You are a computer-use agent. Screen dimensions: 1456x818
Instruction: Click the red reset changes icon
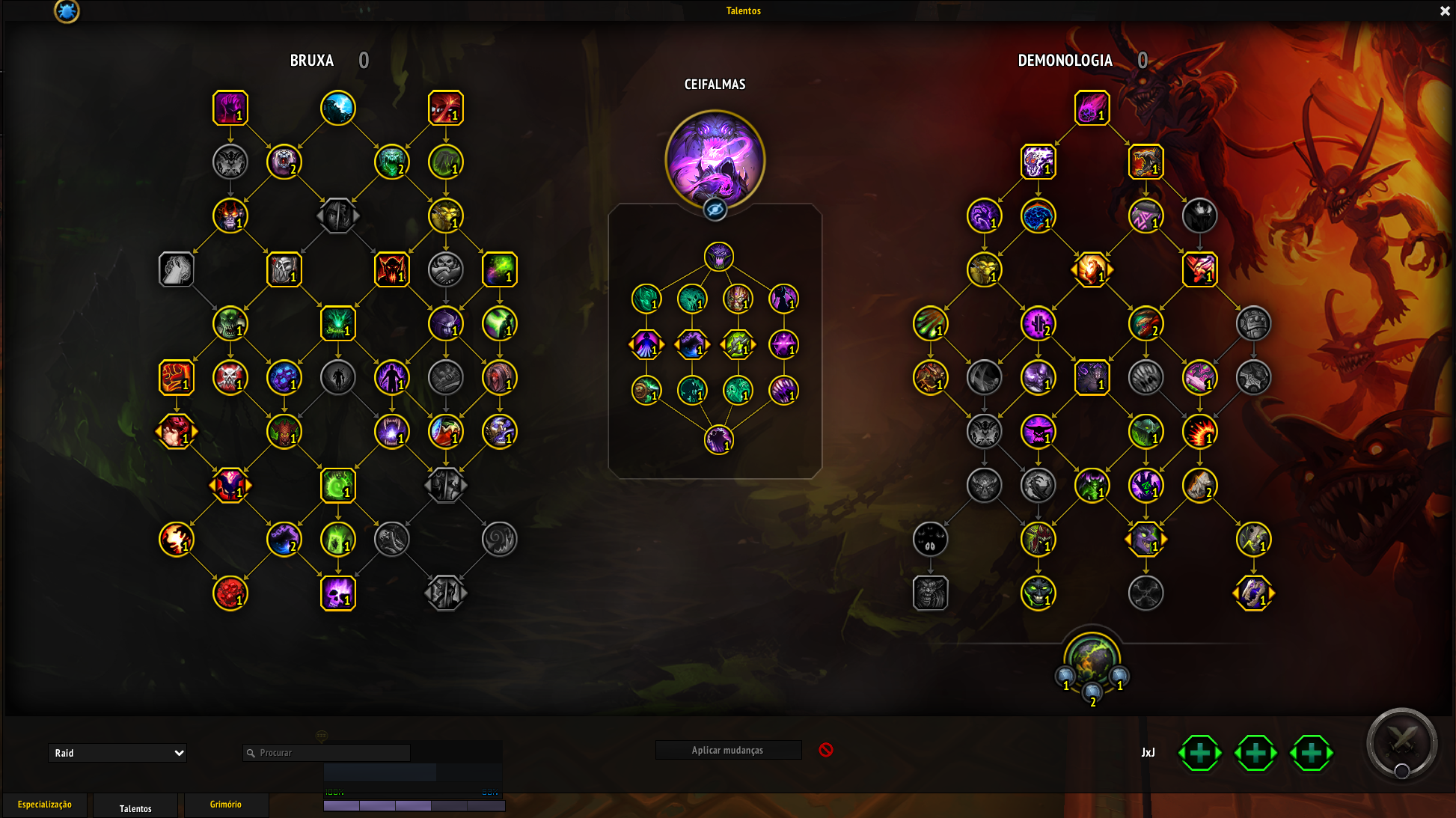coord(826,750)
